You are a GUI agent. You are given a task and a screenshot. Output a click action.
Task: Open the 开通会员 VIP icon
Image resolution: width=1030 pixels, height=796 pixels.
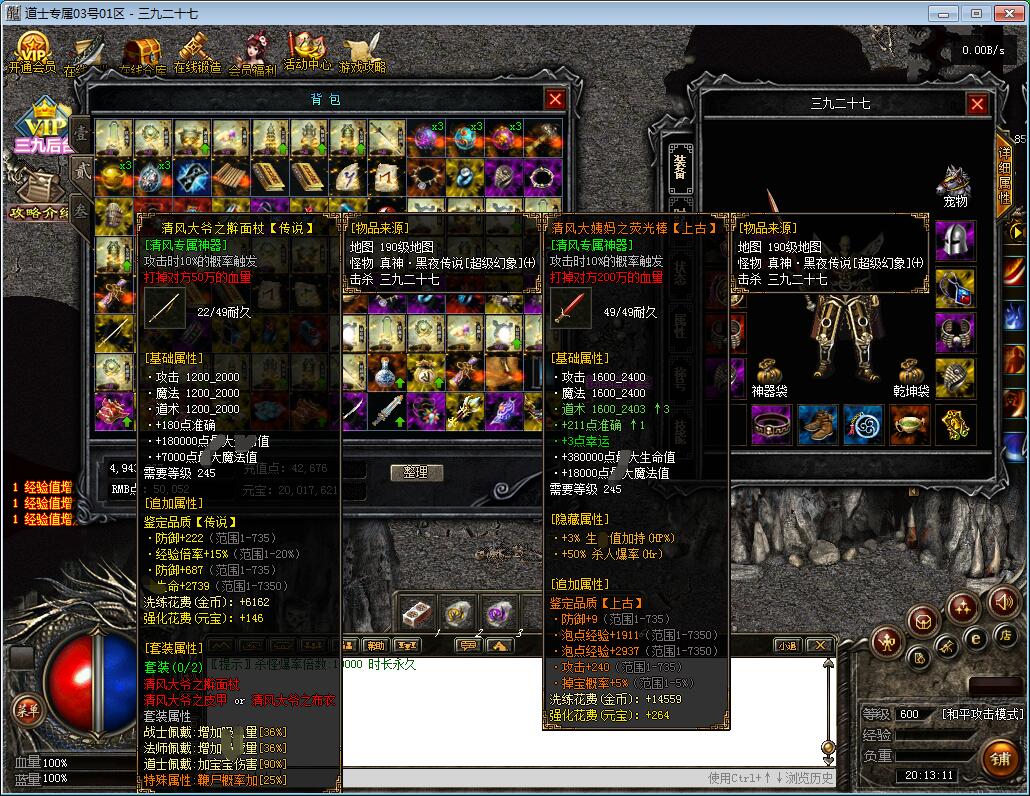[33, 52]
